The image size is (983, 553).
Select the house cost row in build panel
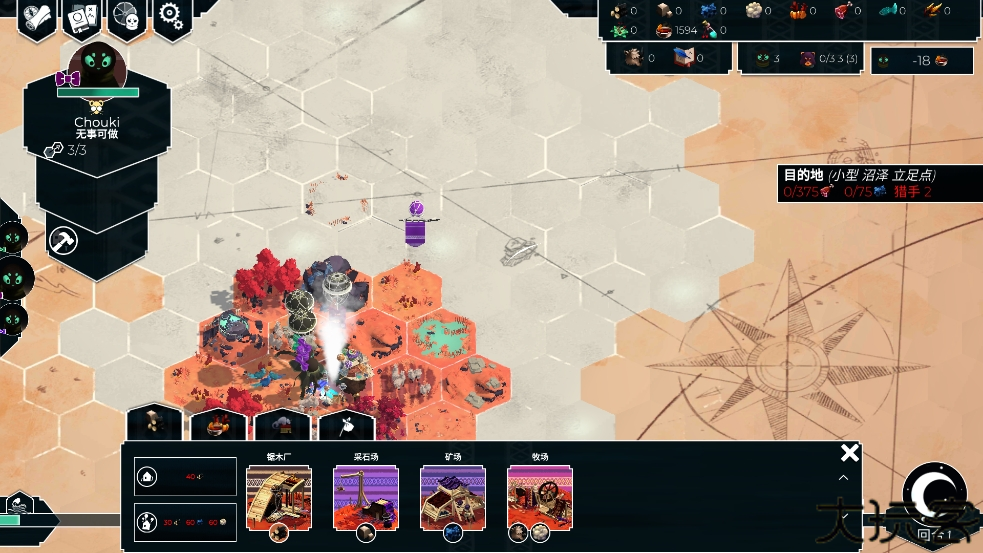point(186,477)
